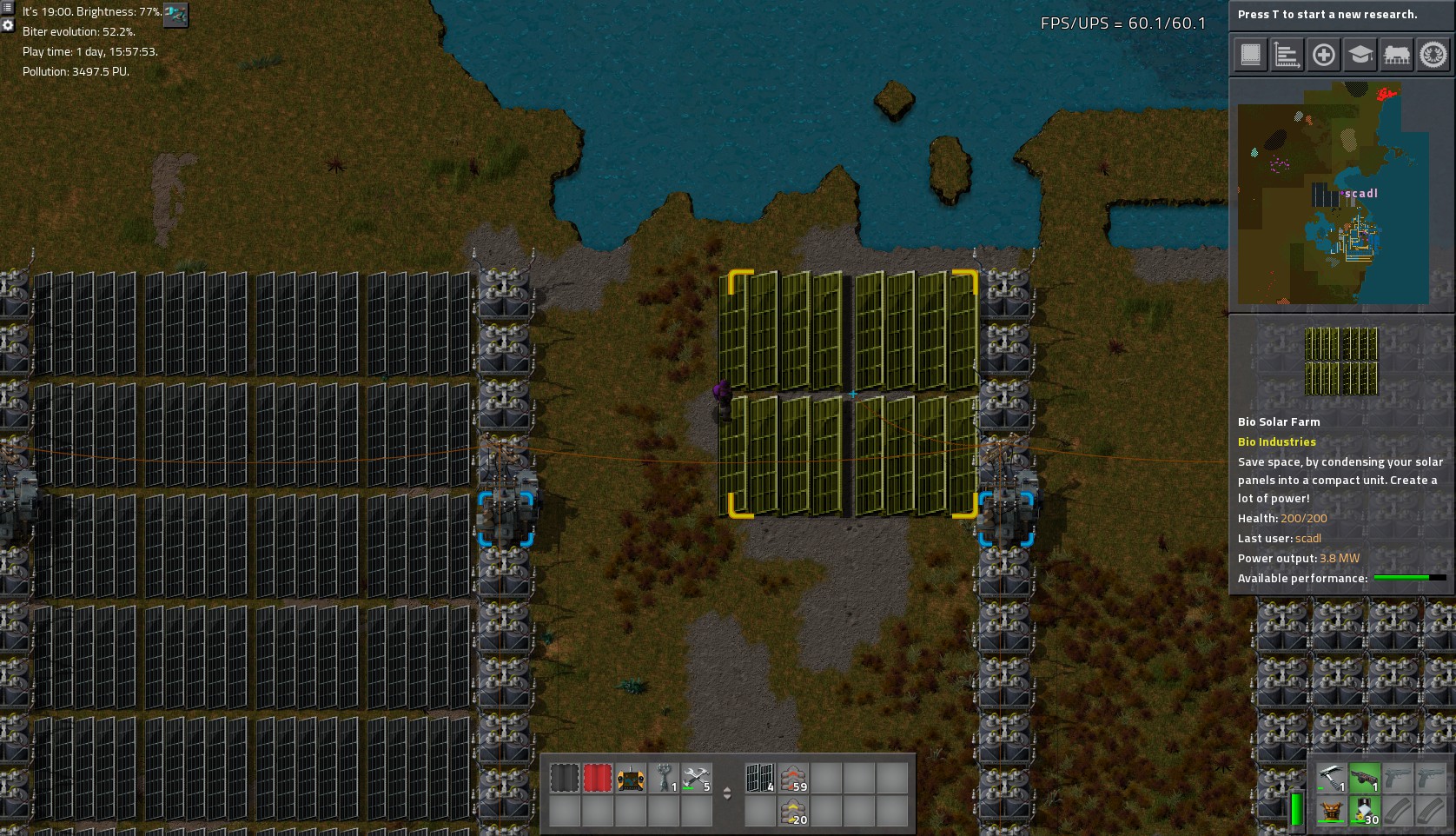Open the technology research graduation cap button
This screenshot has width=1456, height=836.
1360,55
